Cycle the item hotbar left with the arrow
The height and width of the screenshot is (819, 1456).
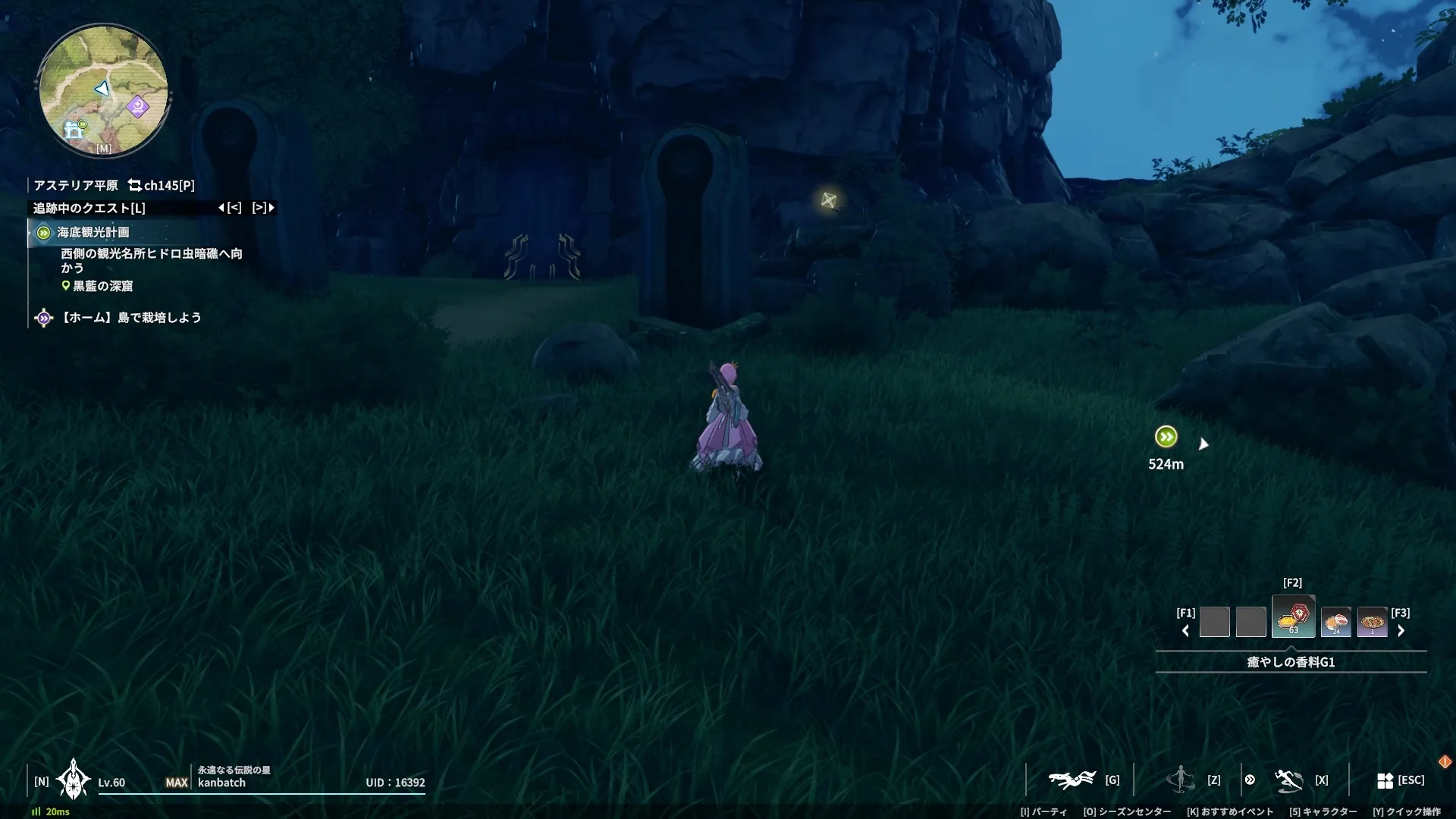tap(1185, 631)
